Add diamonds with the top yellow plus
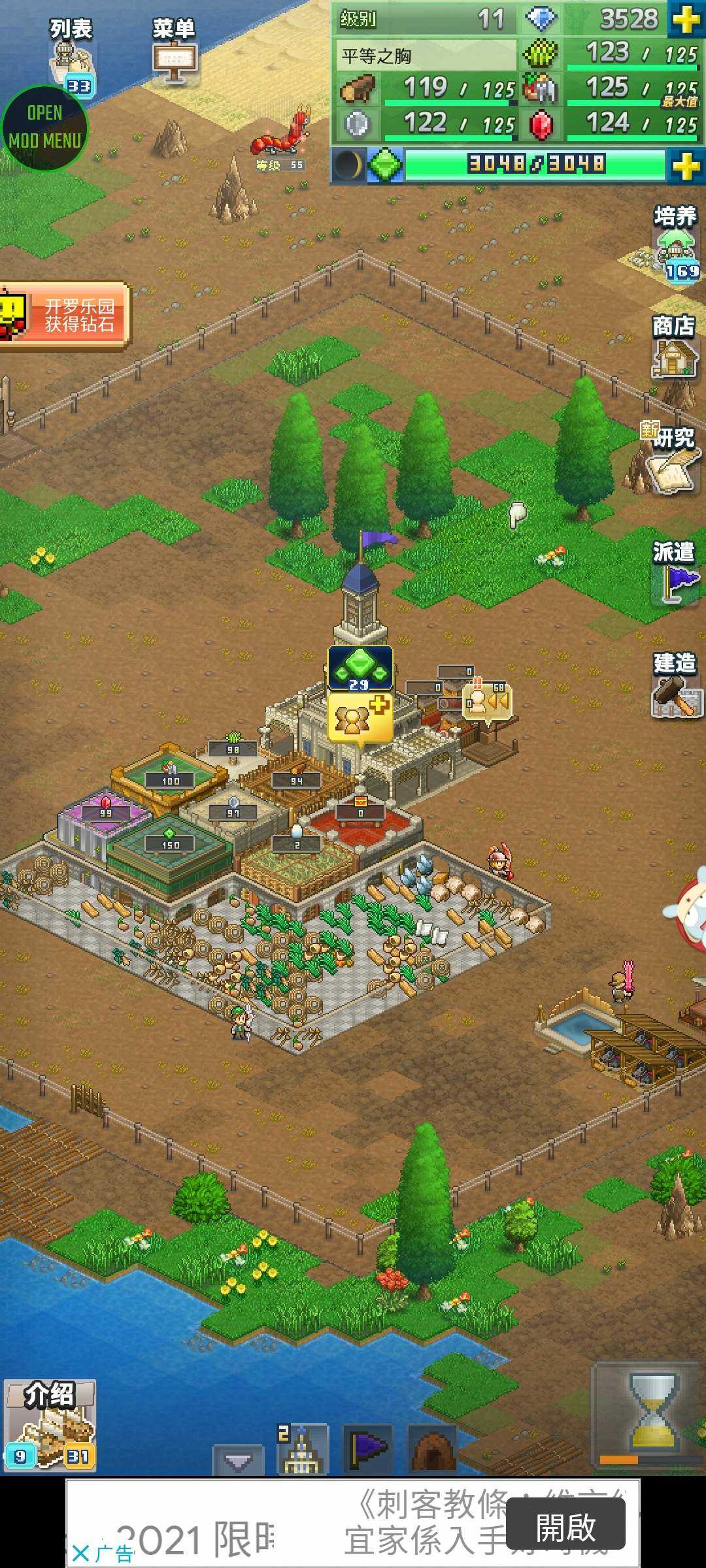 click(x=686, y=20)
